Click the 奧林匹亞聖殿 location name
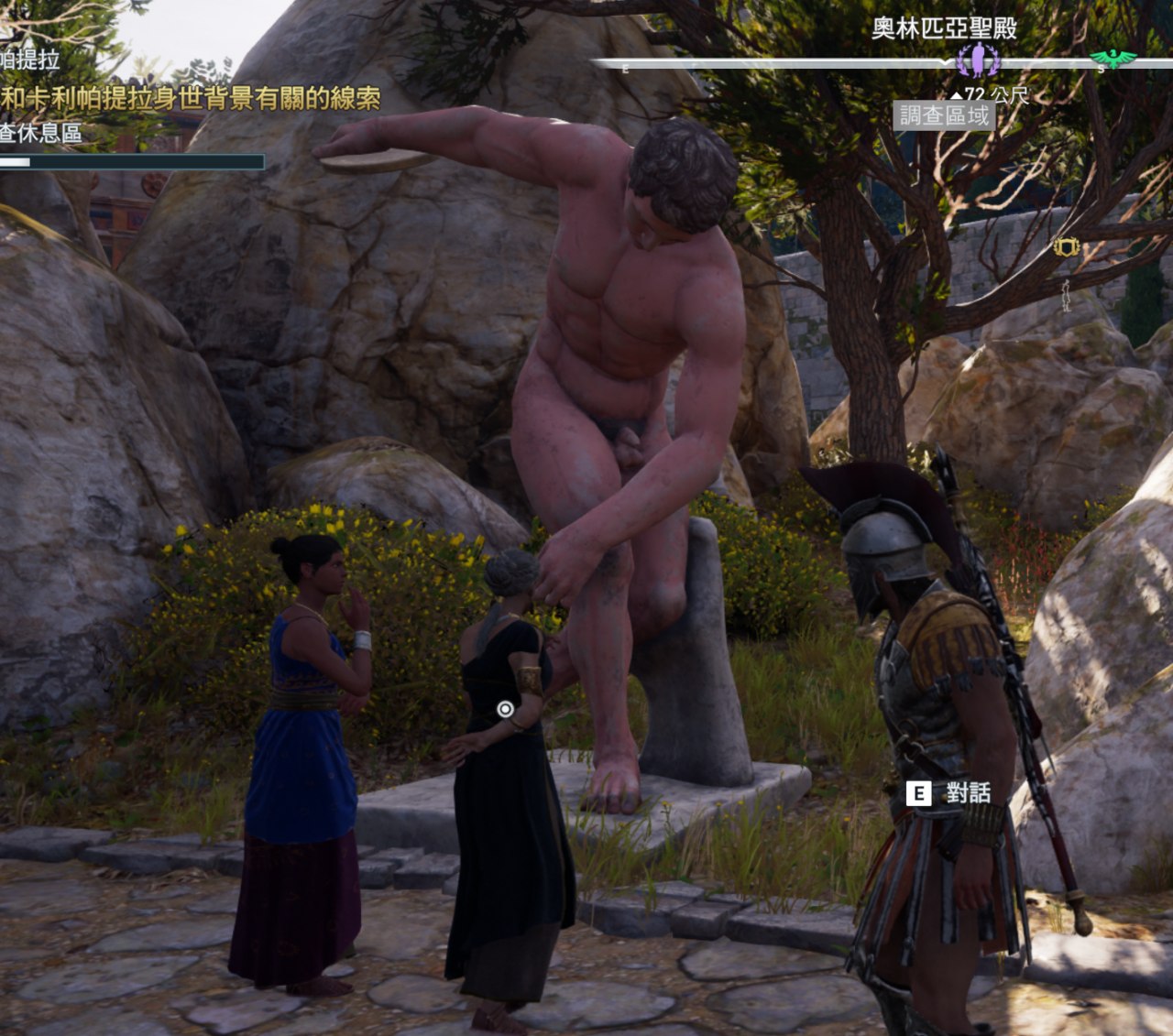 click(x=944, y=28)
